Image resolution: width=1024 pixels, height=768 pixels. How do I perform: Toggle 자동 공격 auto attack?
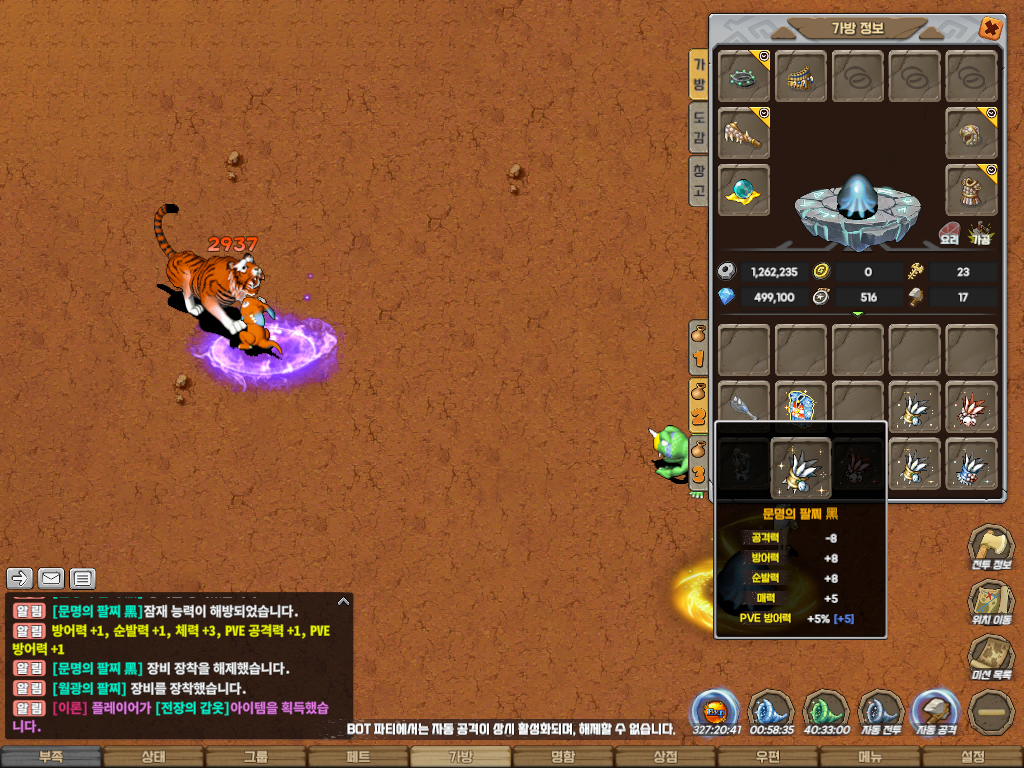click(x=937, y=712)
